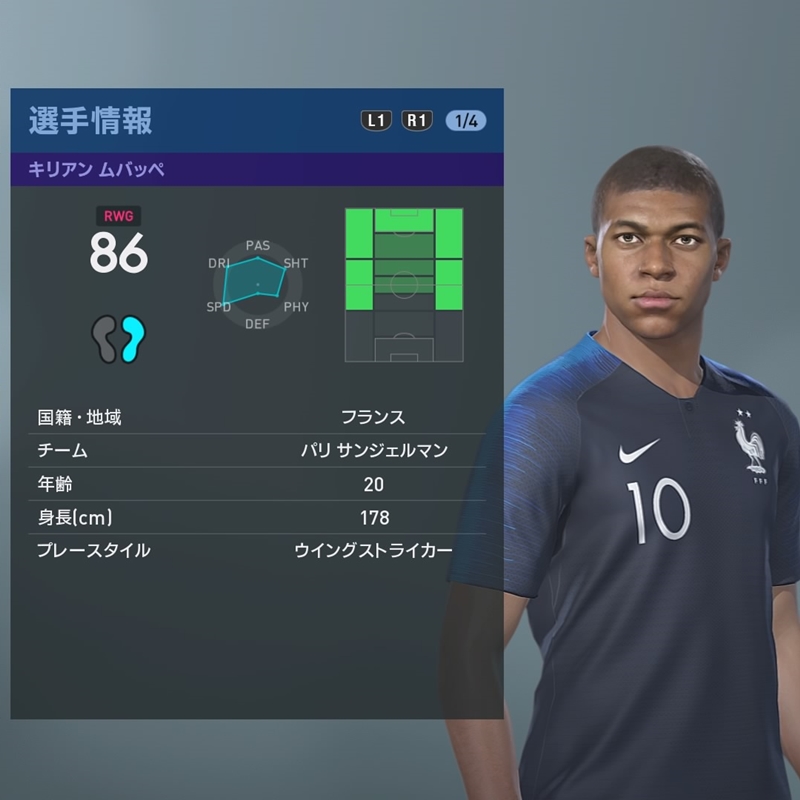Choose the チーム row with パリ サンジェルマン
This screenshot has width=800, height=800.
[257, 451]
